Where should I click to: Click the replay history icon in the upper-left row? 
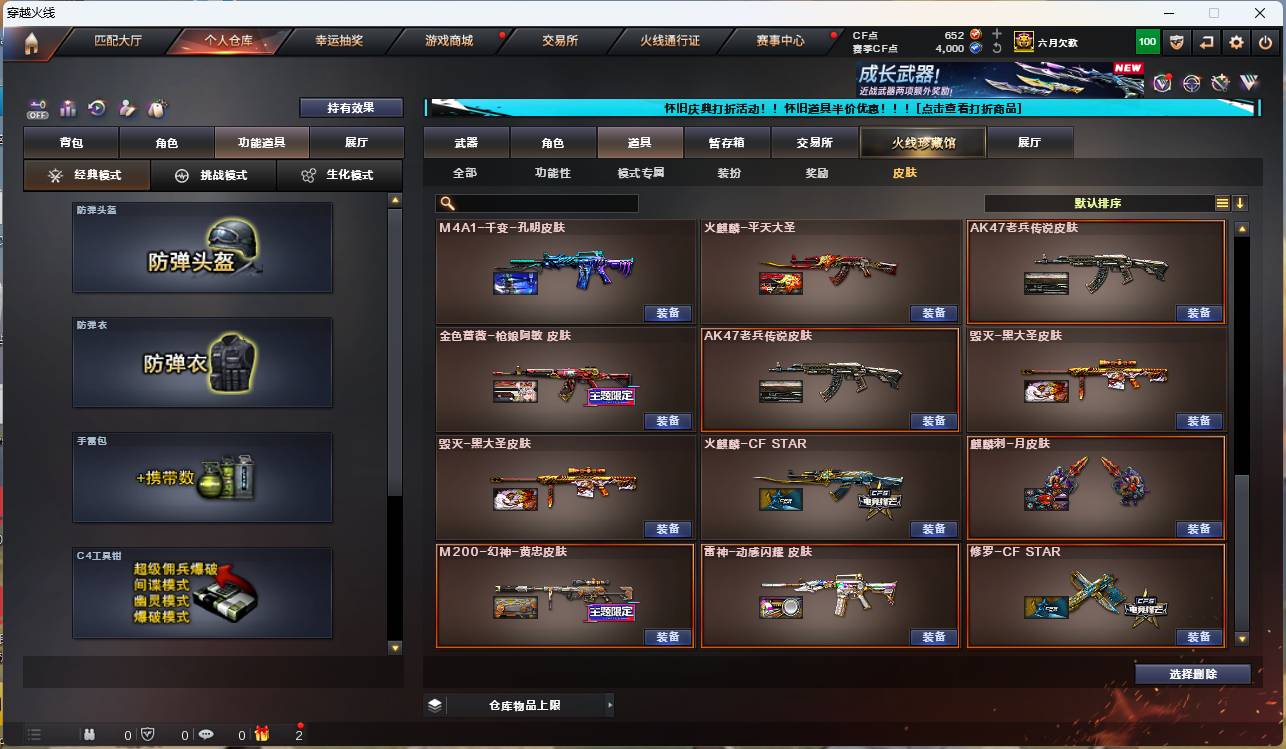click(96, 107)
